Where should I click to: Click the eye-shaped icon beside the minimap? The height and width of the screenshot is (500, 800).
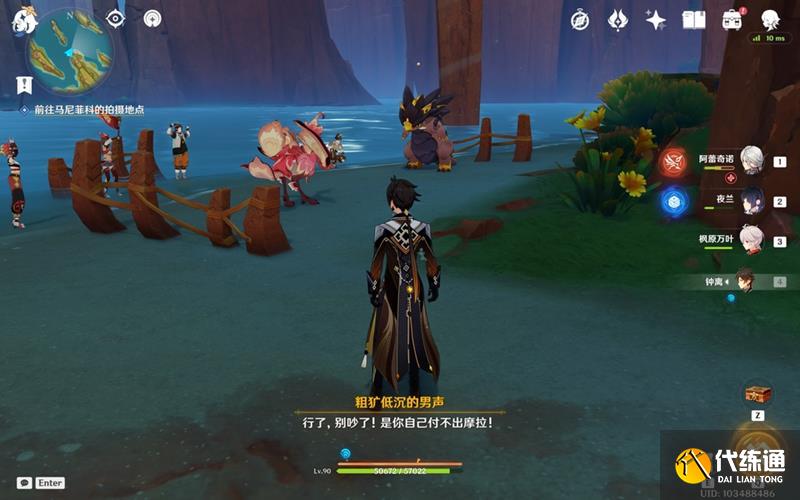point(115,18)
